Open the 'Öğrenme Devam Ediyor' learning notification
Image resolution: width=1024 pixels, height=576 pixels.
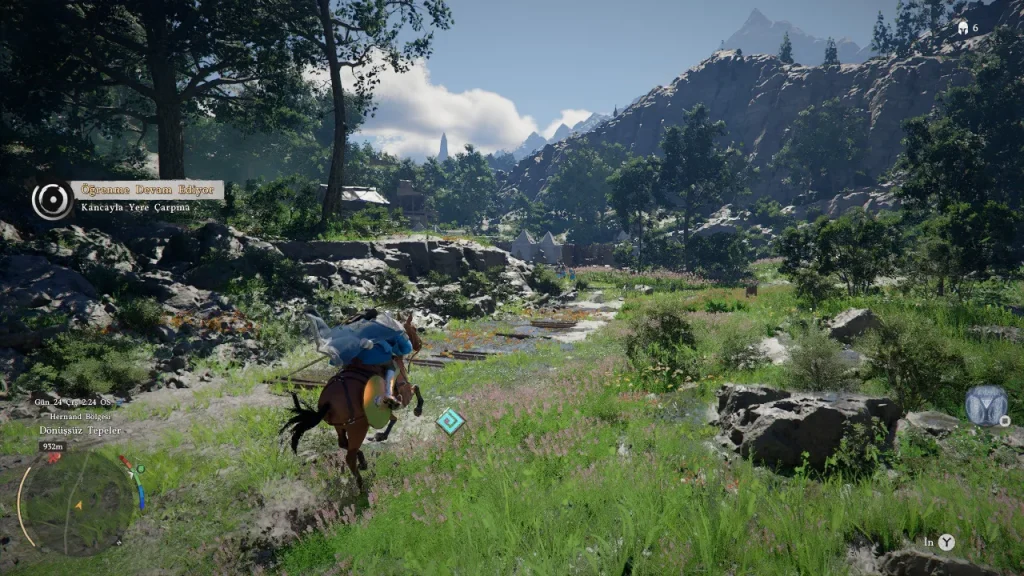147,189
